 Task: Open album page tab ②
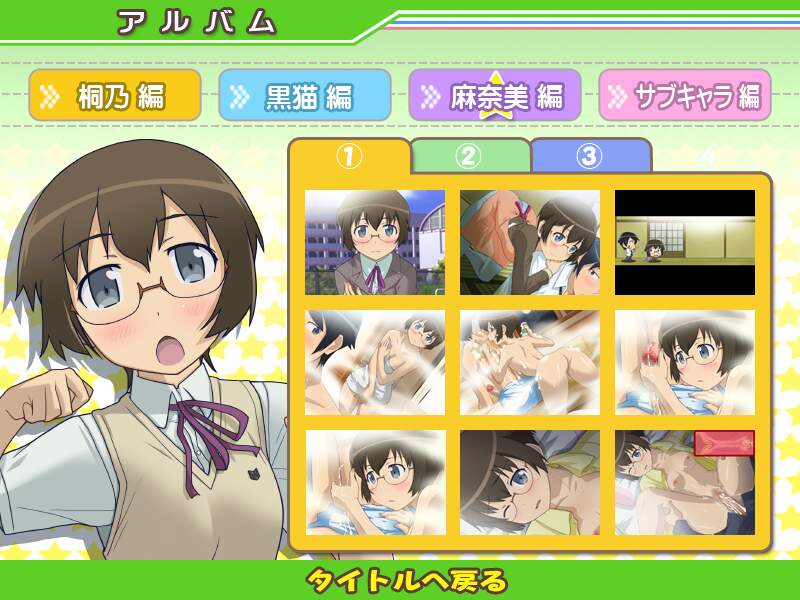(469, 156)
